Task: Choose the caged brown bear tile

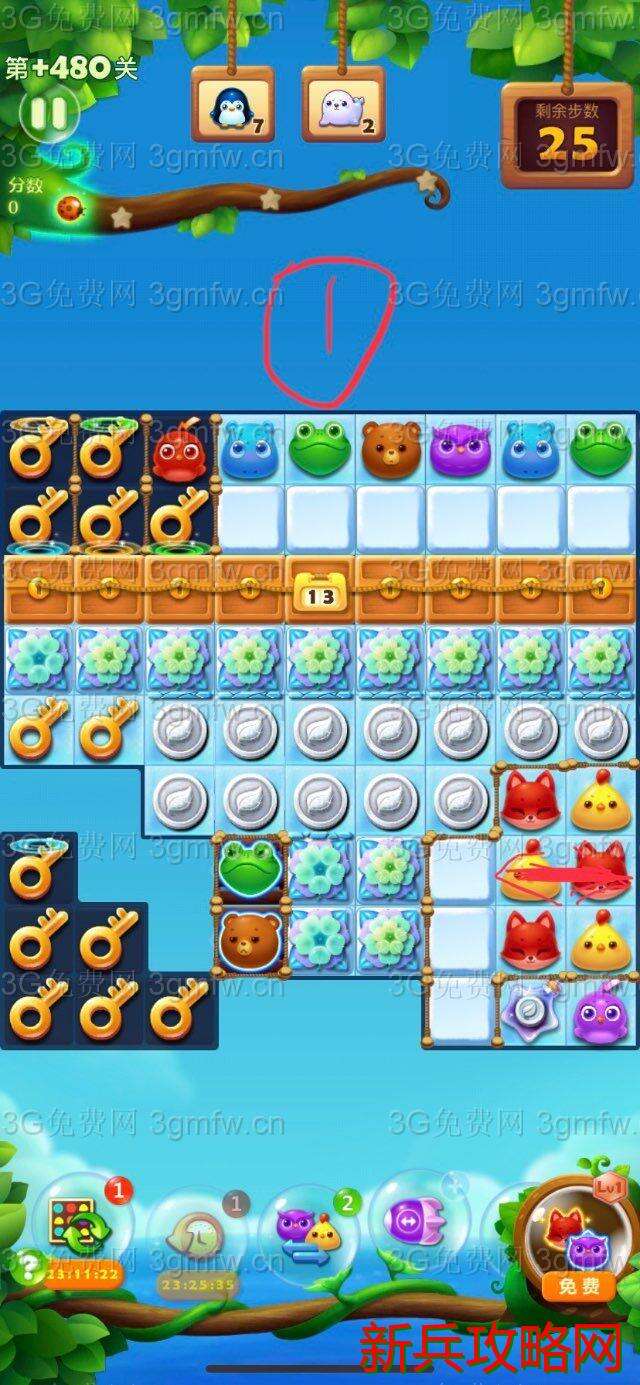Action: click(x=250, y=936)
